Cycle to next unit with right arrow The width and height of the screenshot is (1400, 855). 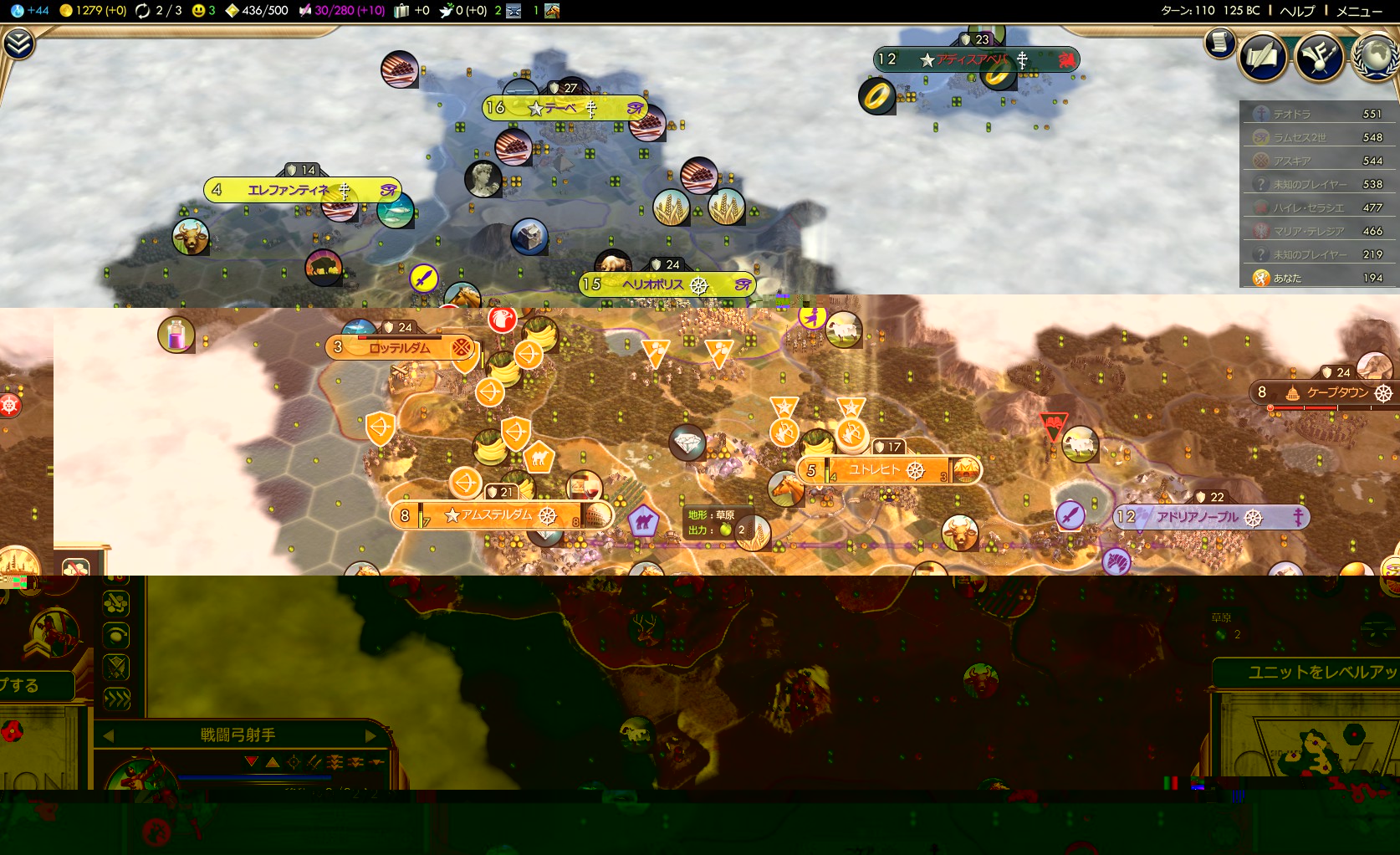pyautogui.click(x=370, y=735)
